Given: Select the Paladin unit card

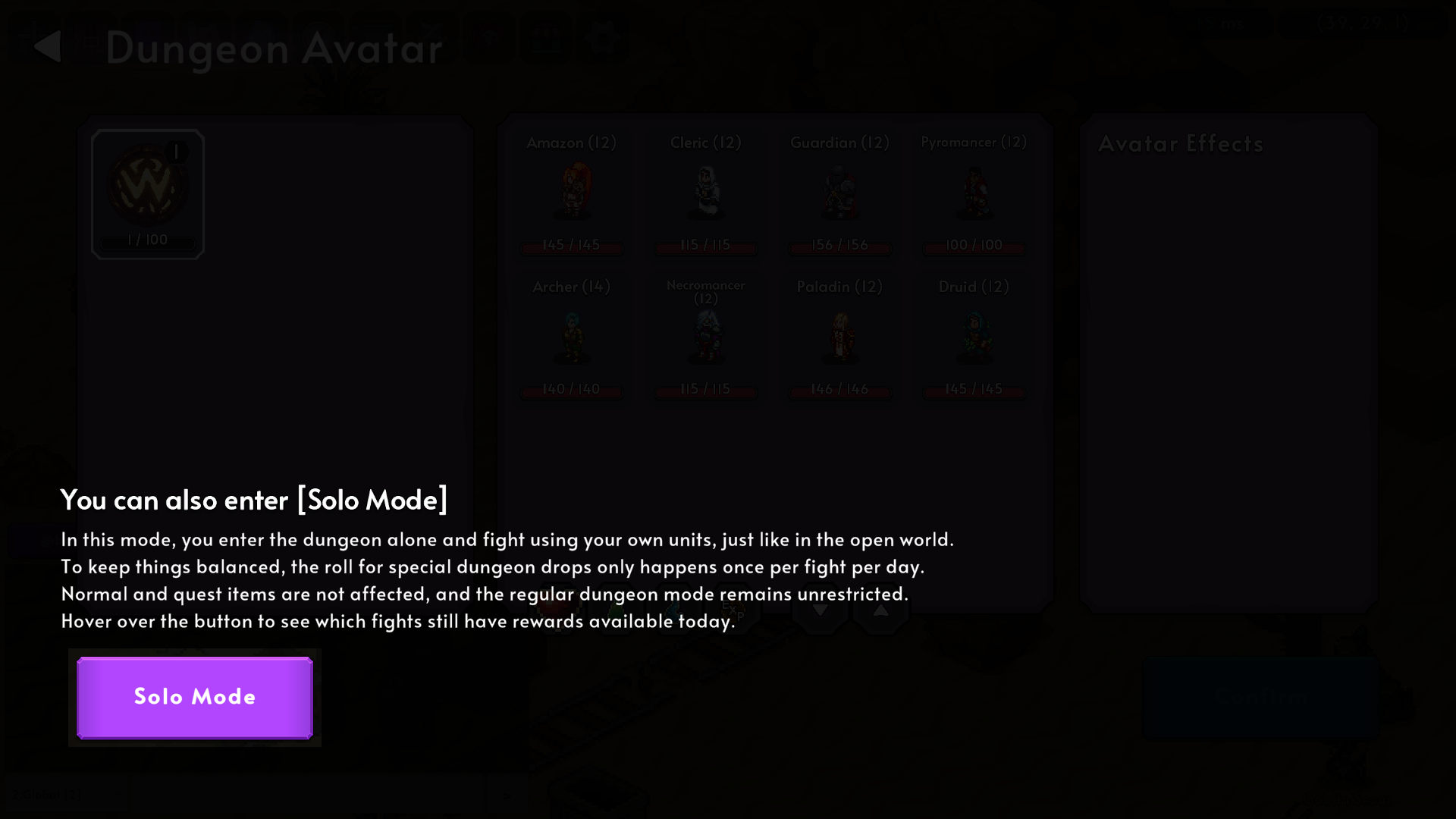Looking at the screenshot, I should coord(839,337).
